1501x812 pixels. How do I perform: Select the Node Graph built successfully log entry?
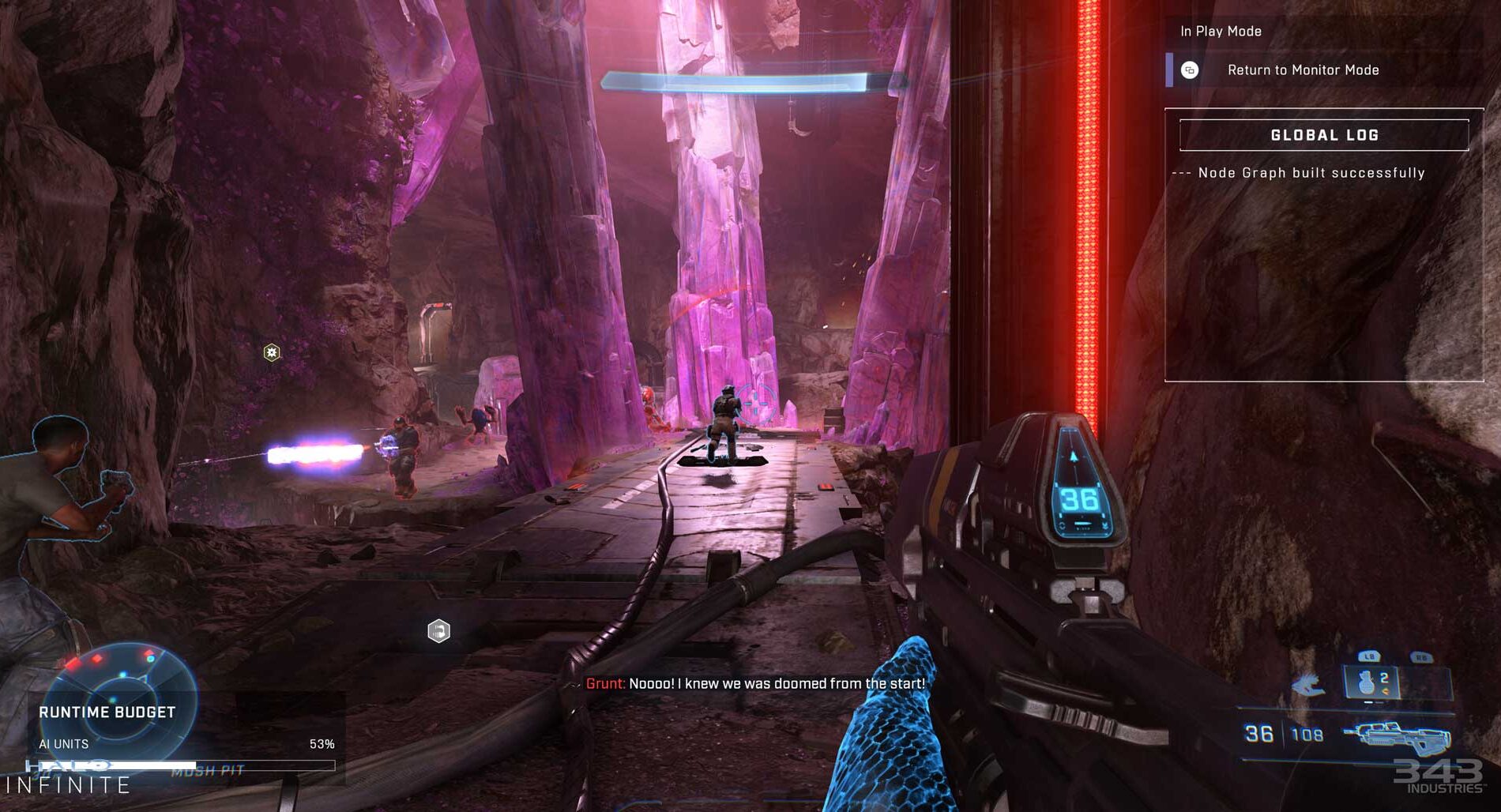point(1311,173)
